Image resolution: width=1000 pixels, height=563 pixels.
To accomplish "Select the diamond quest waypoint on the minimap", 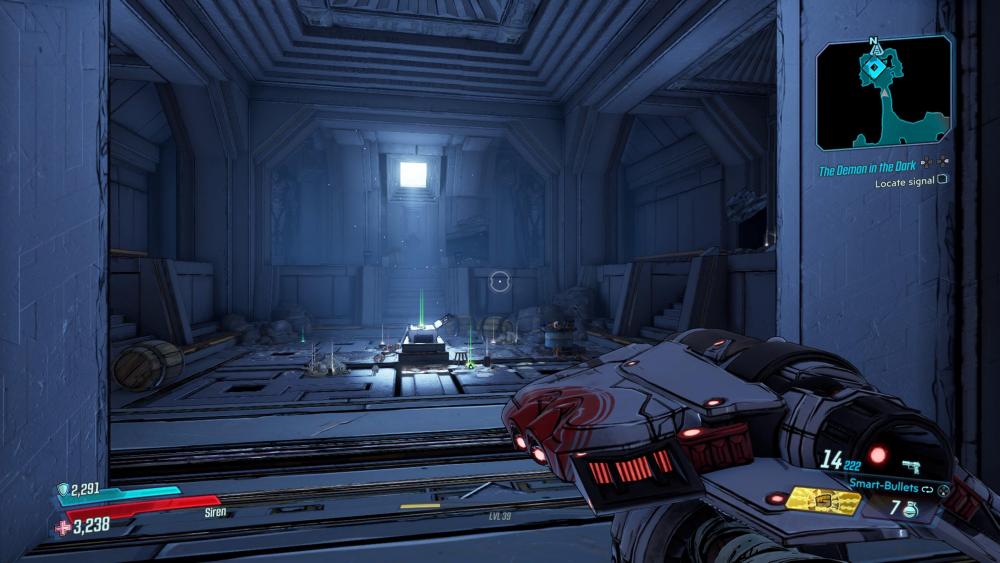I will click(875, 66).
